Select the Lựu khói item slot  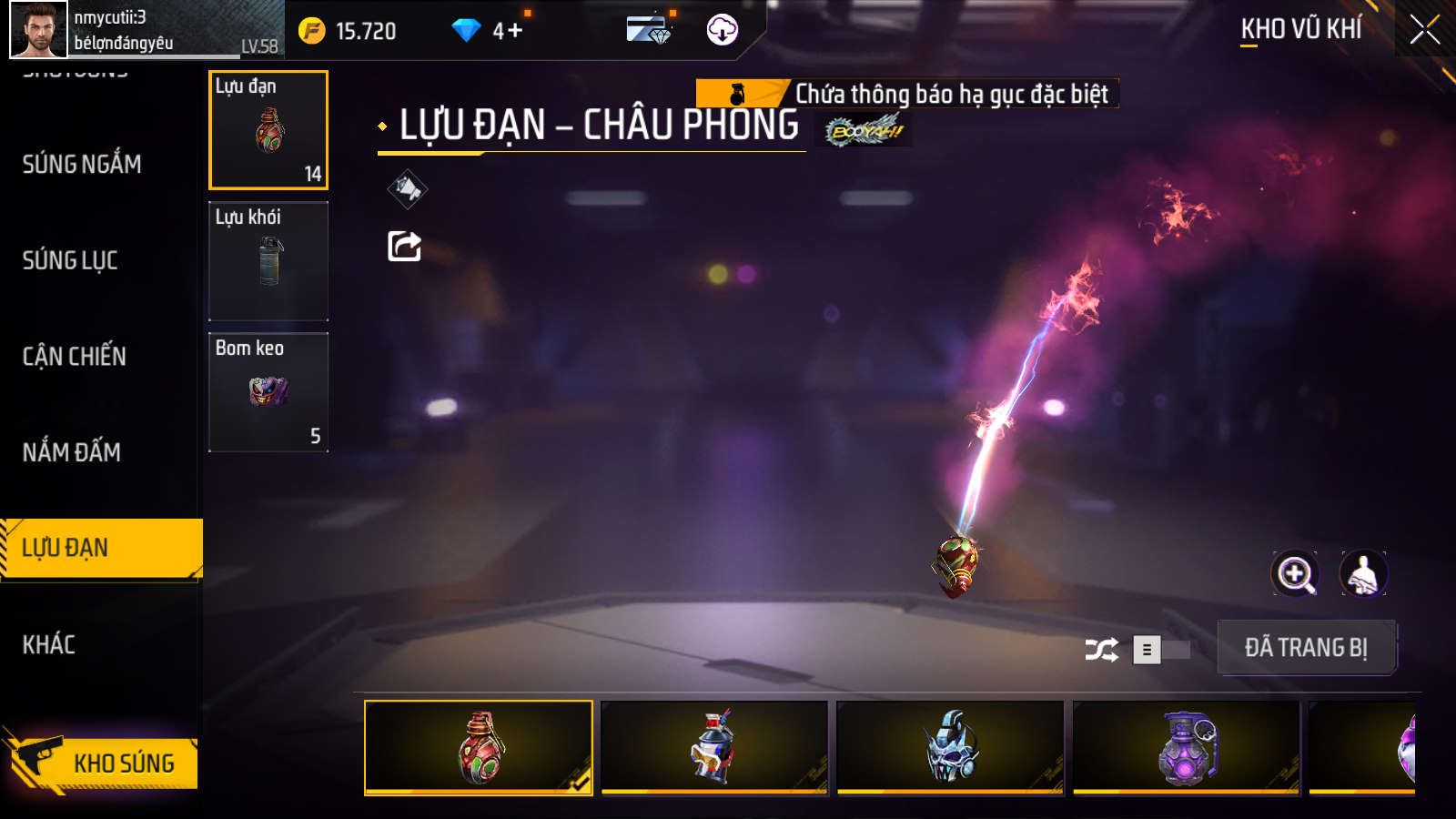(268, 261)
